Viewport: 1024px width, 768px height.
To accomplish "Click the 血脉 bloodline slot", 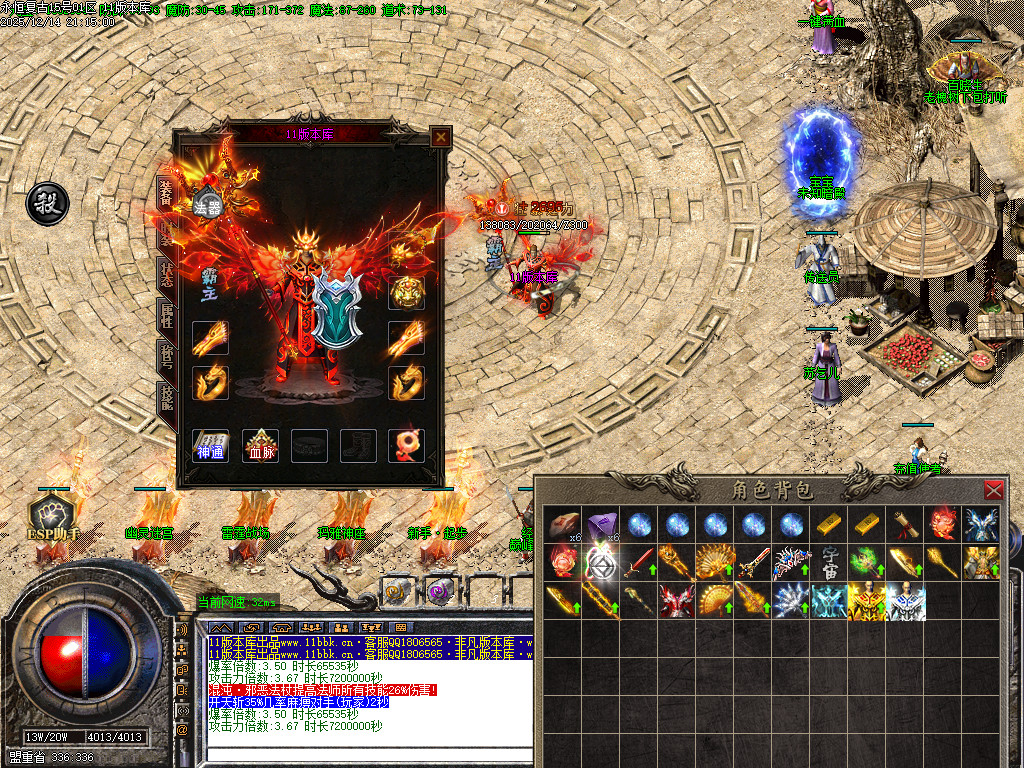I will tap(262, 444).
